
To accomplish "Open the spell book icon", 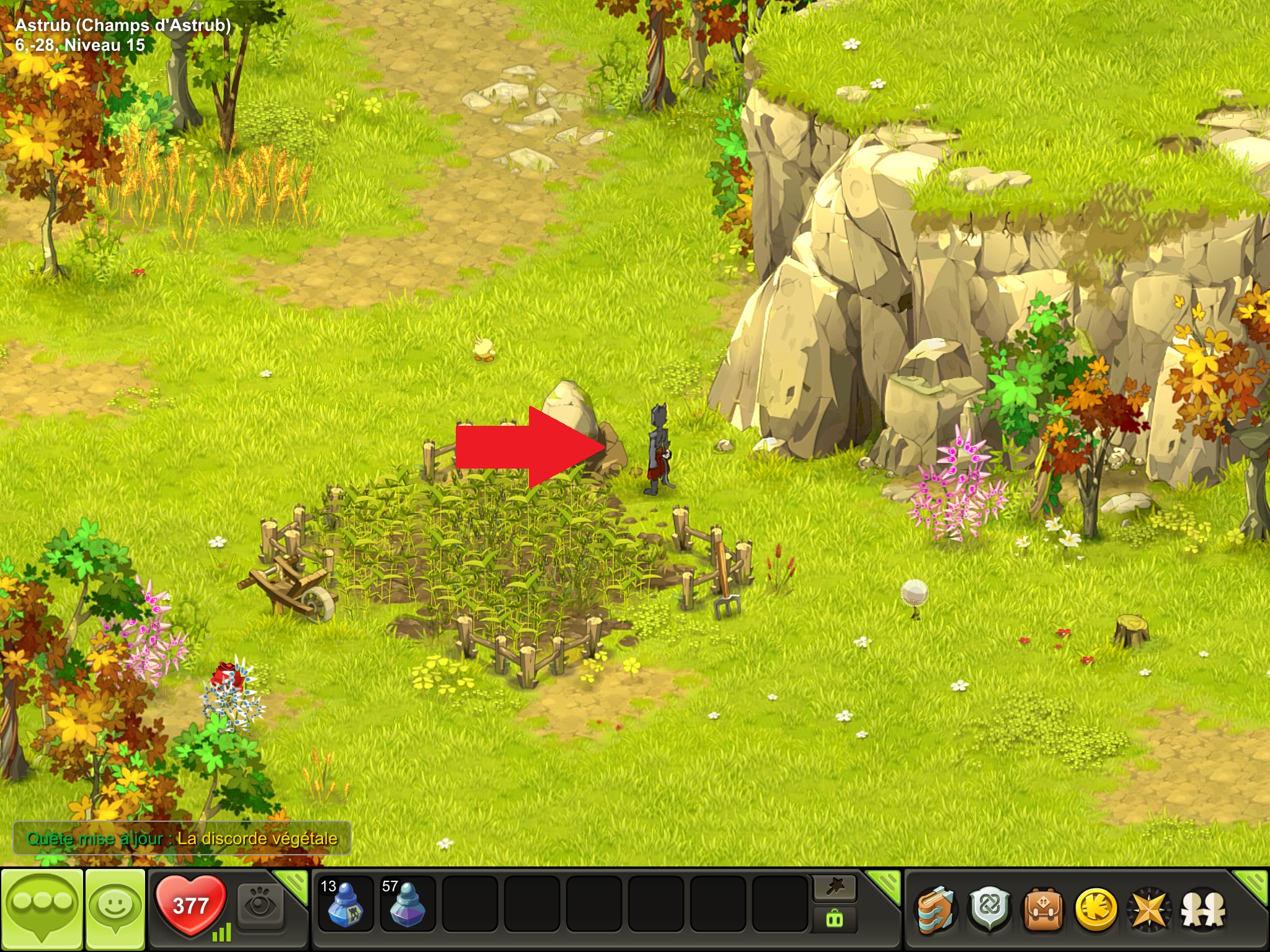I will tap(936, 910).
